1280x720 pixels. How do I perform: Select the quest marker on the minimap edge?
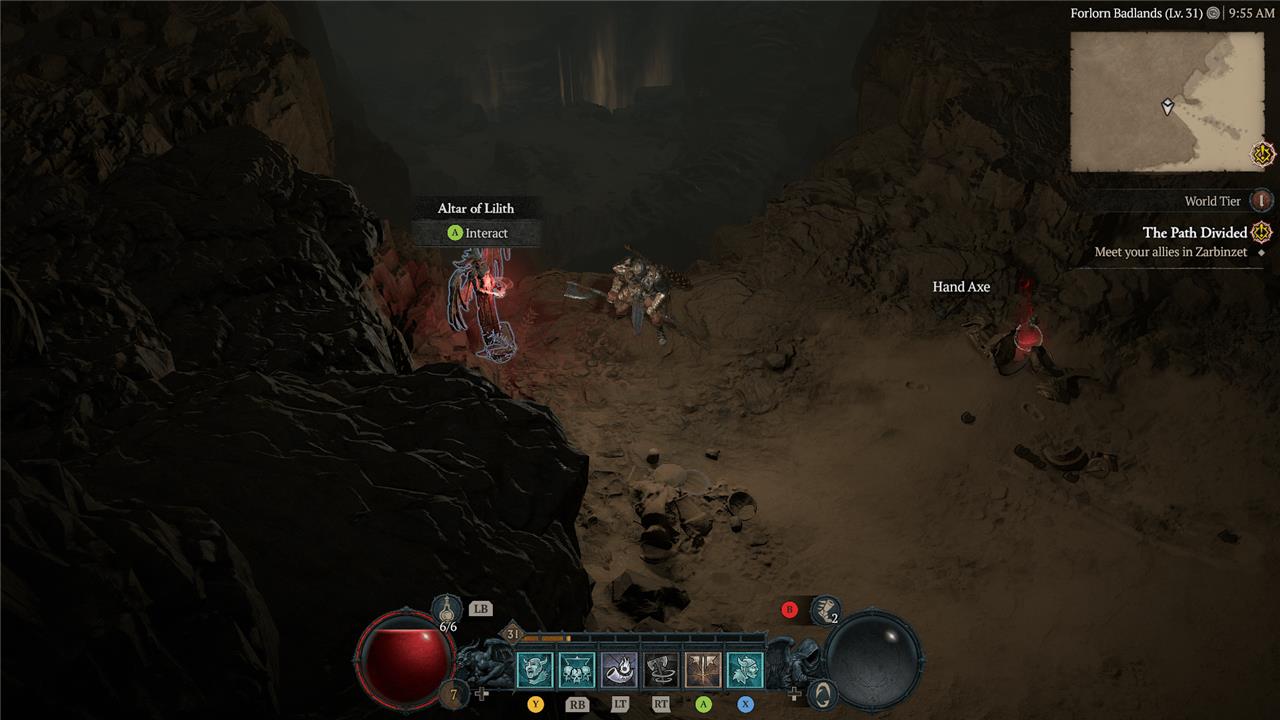[1263, 154]
